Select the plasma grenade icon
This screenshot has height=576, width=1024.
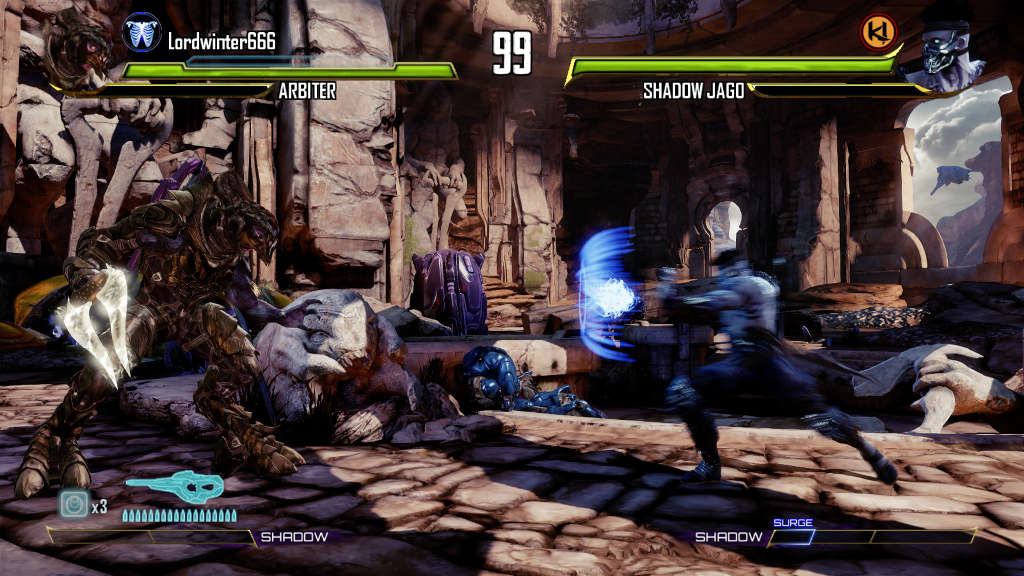coord(75,504)
